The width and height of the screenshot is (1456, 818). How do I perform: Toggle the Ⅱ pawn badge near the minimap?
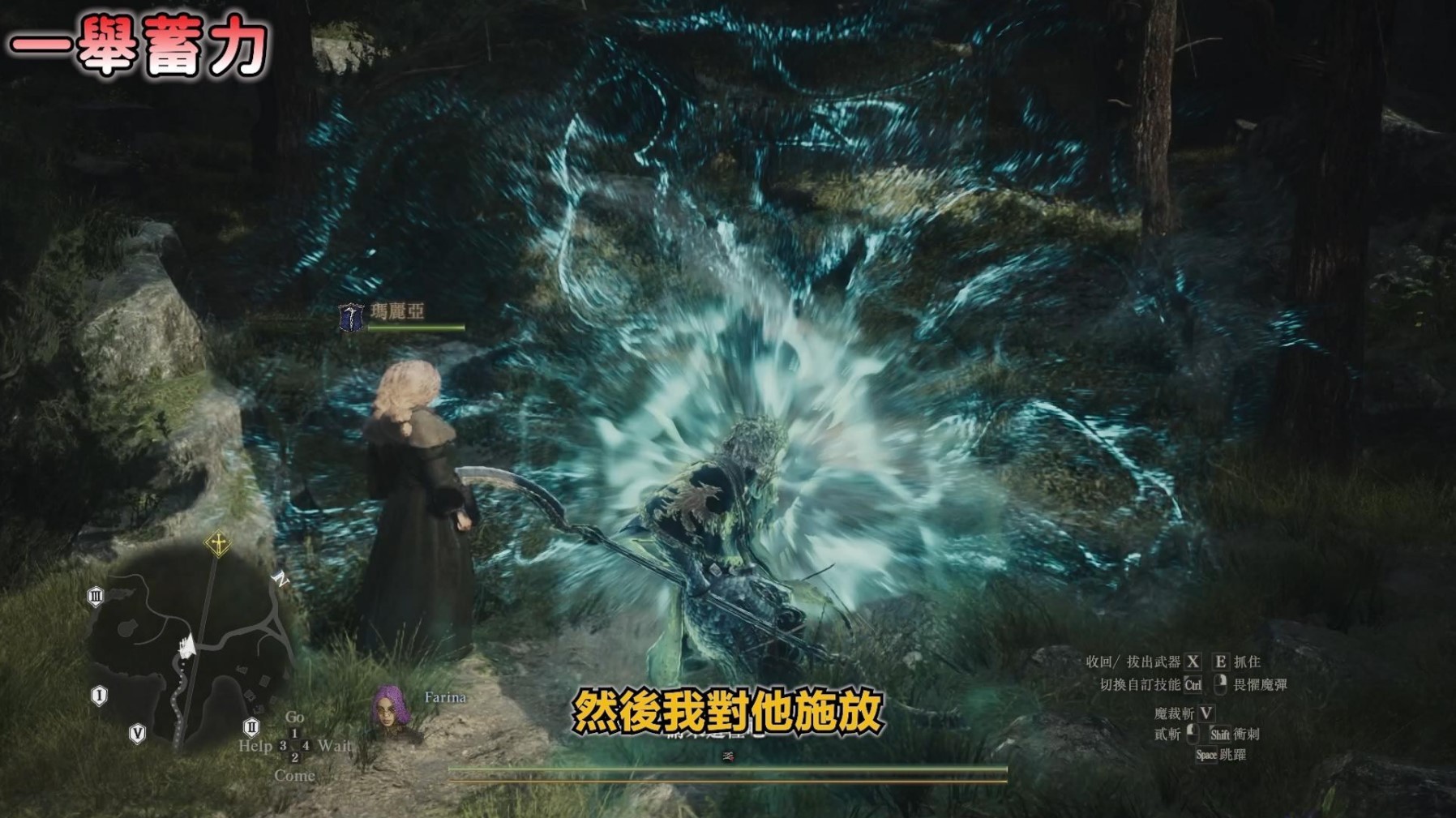(x=252, y=728)
